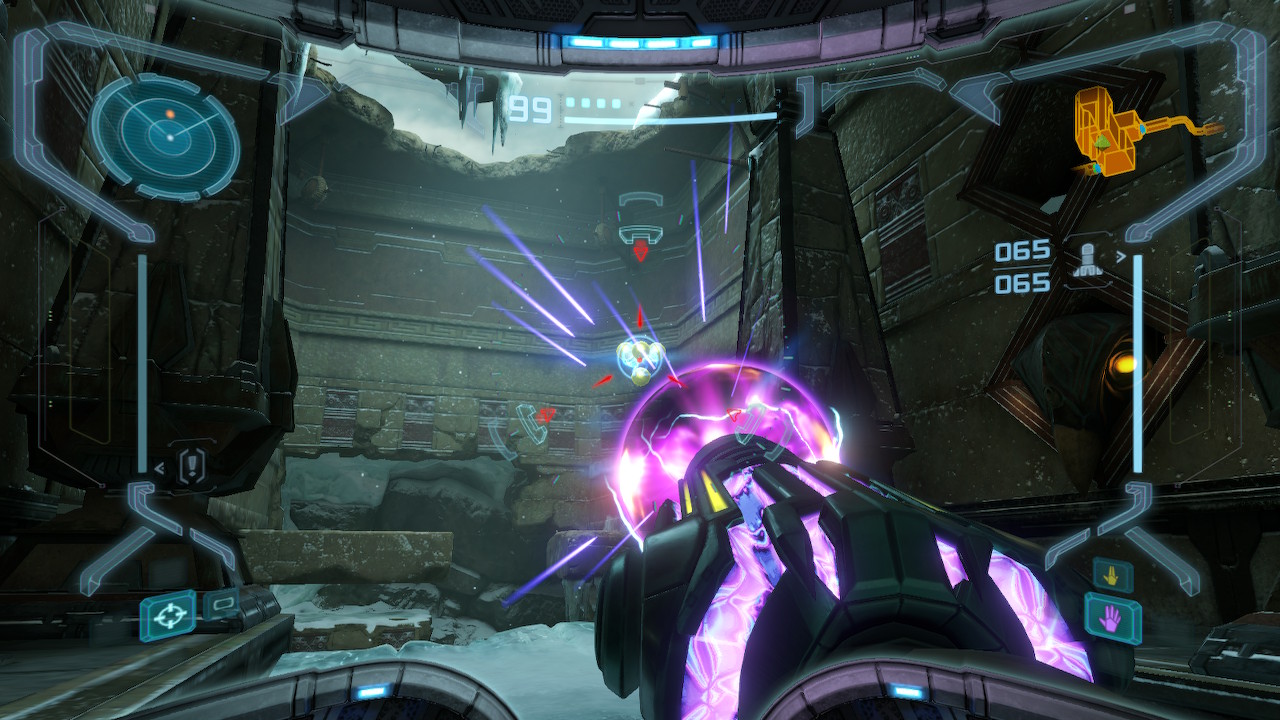Viewport: 1280px width, 720px height.
Task: Select the purple Wave Beam hand icon
Action: 1113,616
